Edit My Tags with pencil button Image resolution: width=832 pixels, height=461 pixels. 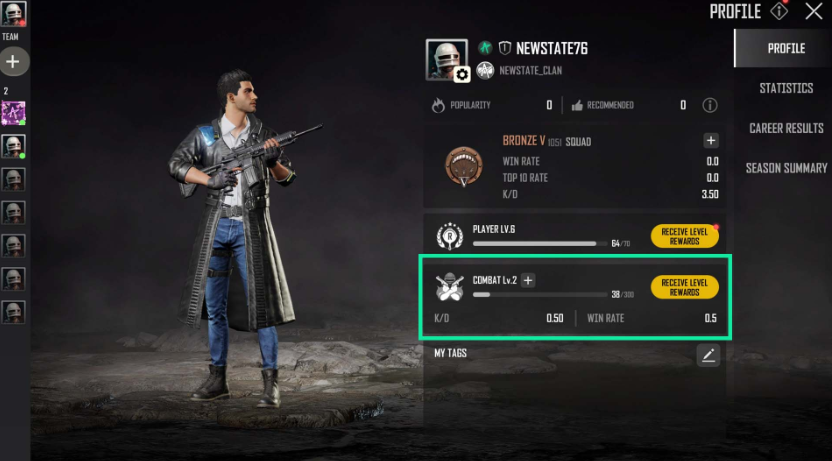click(708, 354)
